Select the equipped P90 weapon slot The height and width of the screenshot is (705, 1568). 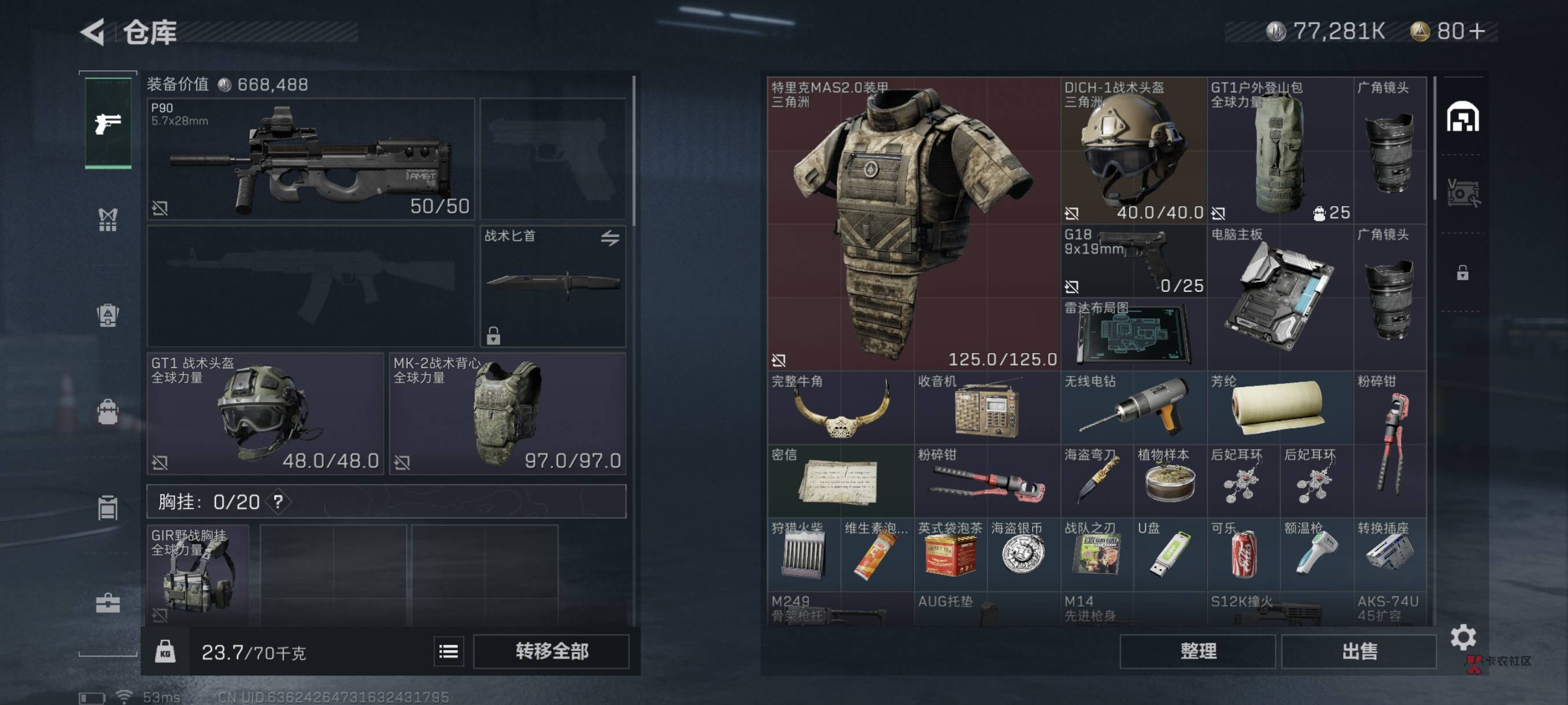point(310,159)
